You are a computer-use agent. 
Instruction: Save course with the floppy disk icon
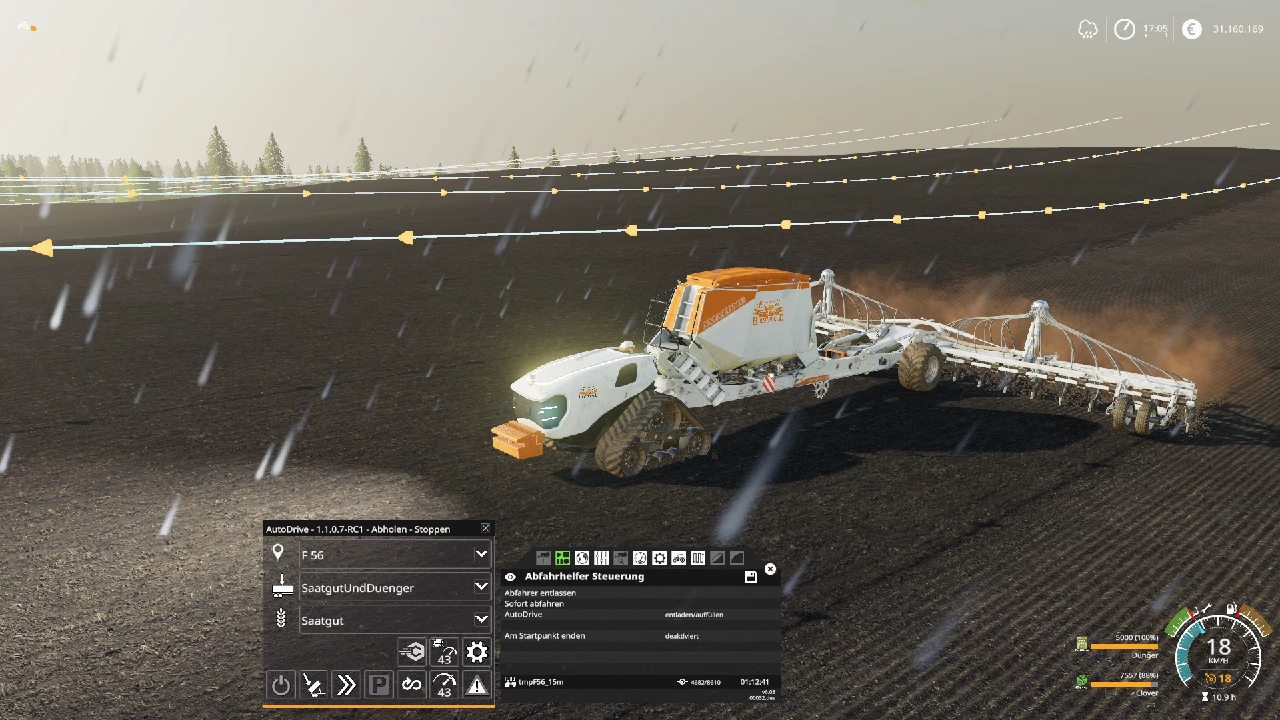point(750,577)
